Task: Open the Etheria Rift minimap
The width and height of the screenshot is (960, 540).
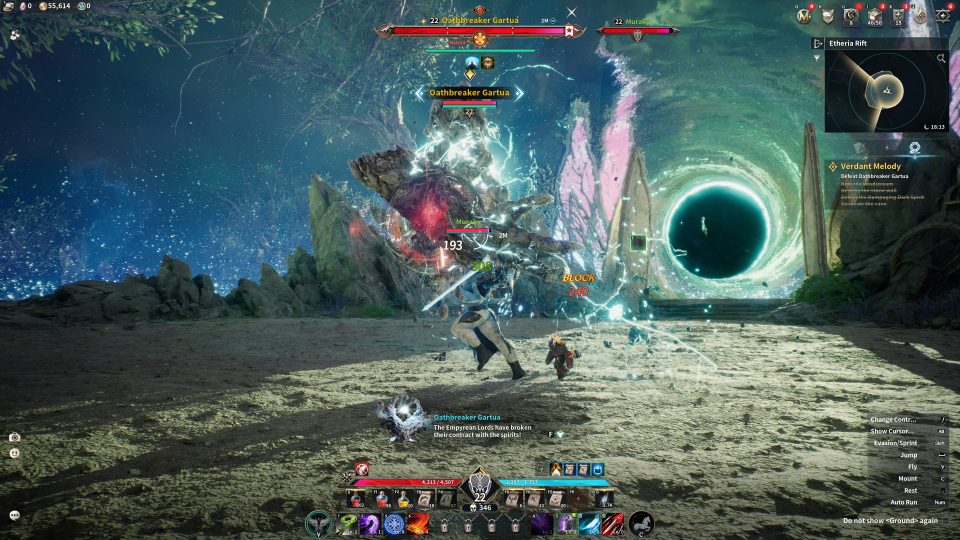Action: [x=886, y=92]
